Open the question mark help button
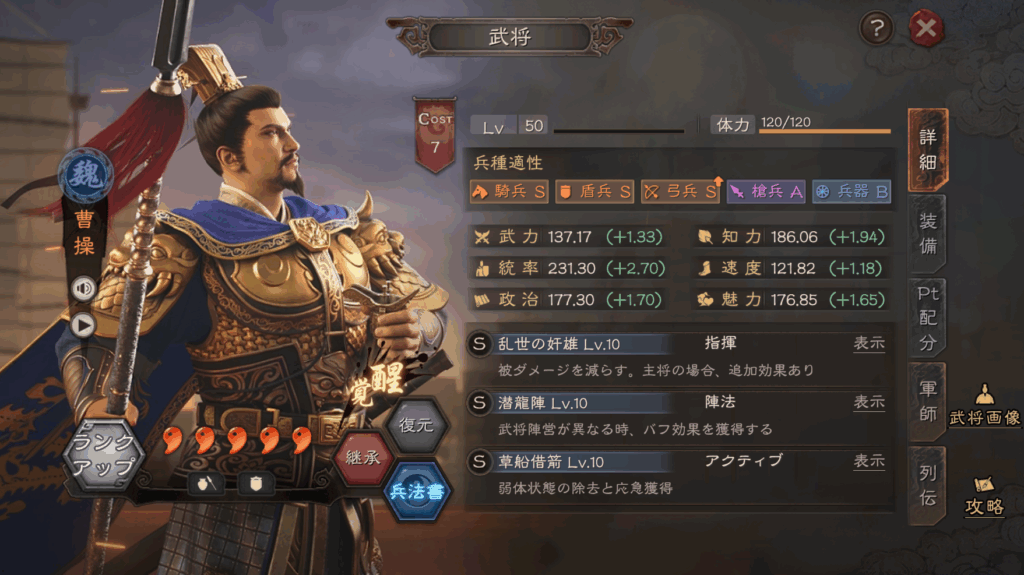Image resolution: width=1024 pixels, height=575 pixels. pyautogui.click(x=876, y=30)
